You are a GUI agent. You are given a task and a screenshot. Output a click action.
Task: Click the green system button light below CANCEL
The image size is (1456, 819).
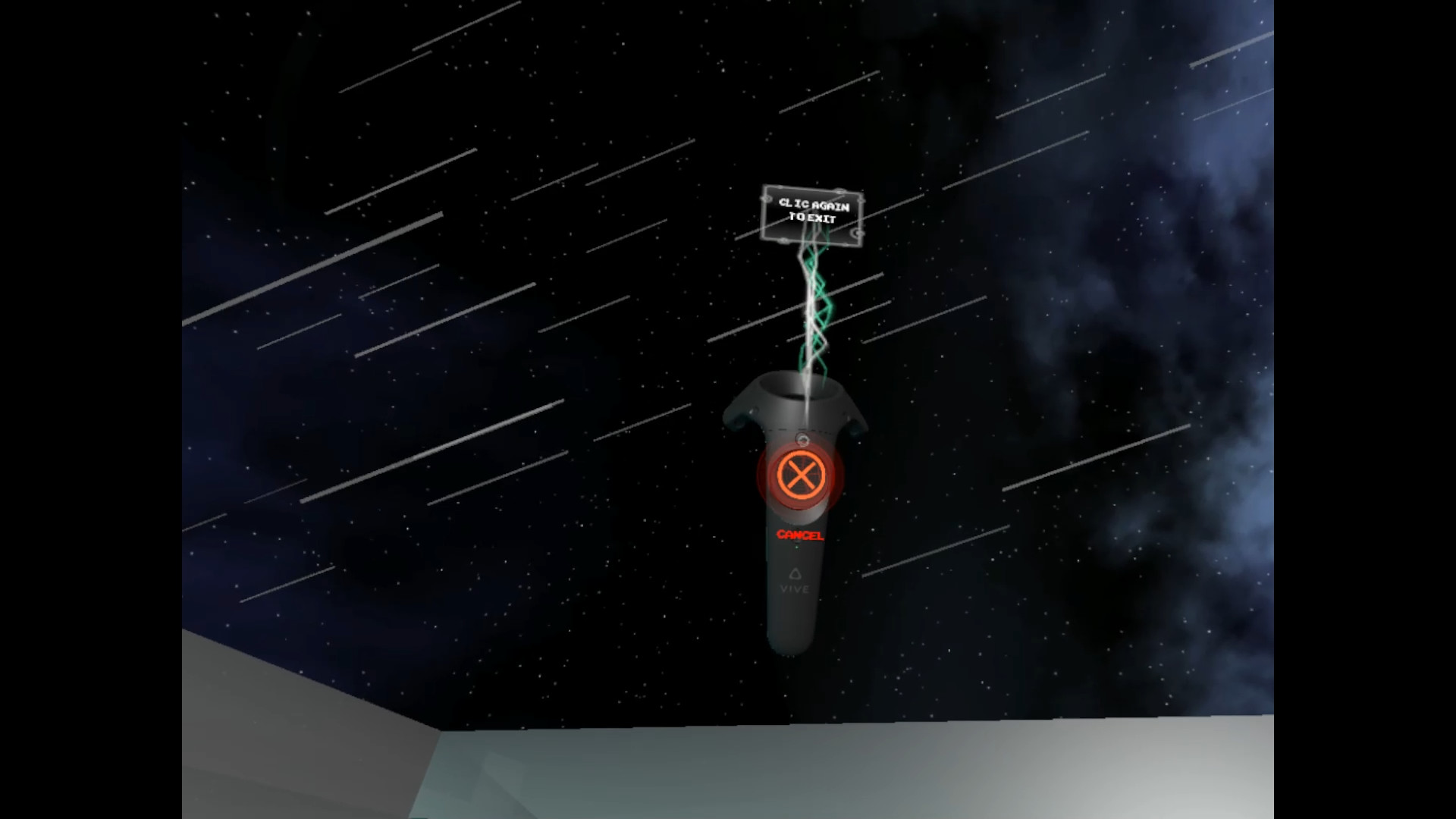(797, 546)
